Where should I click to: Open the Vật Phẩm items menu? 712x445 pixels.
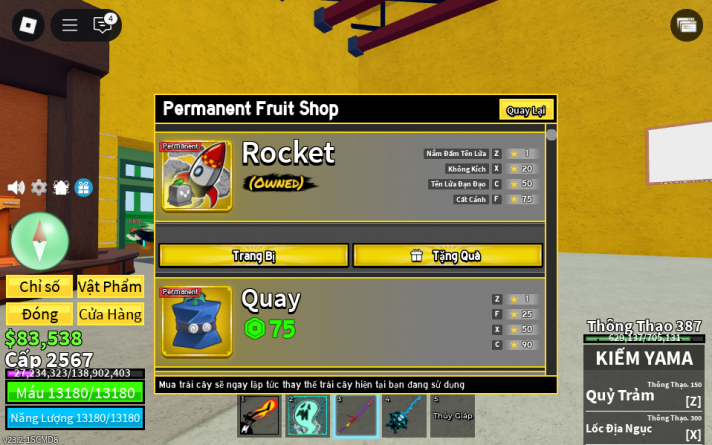110,287
